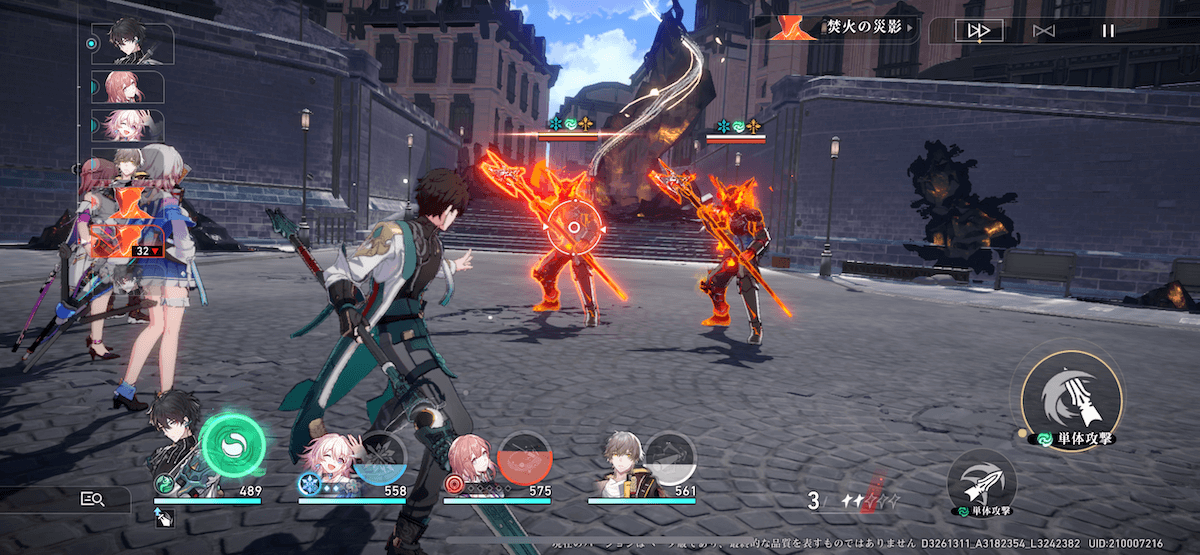Select the grey-haired Trailblazer's ultimate orb
This screenshot has height=555, width=1200.
pyautogui.click(x=670, y=458)
